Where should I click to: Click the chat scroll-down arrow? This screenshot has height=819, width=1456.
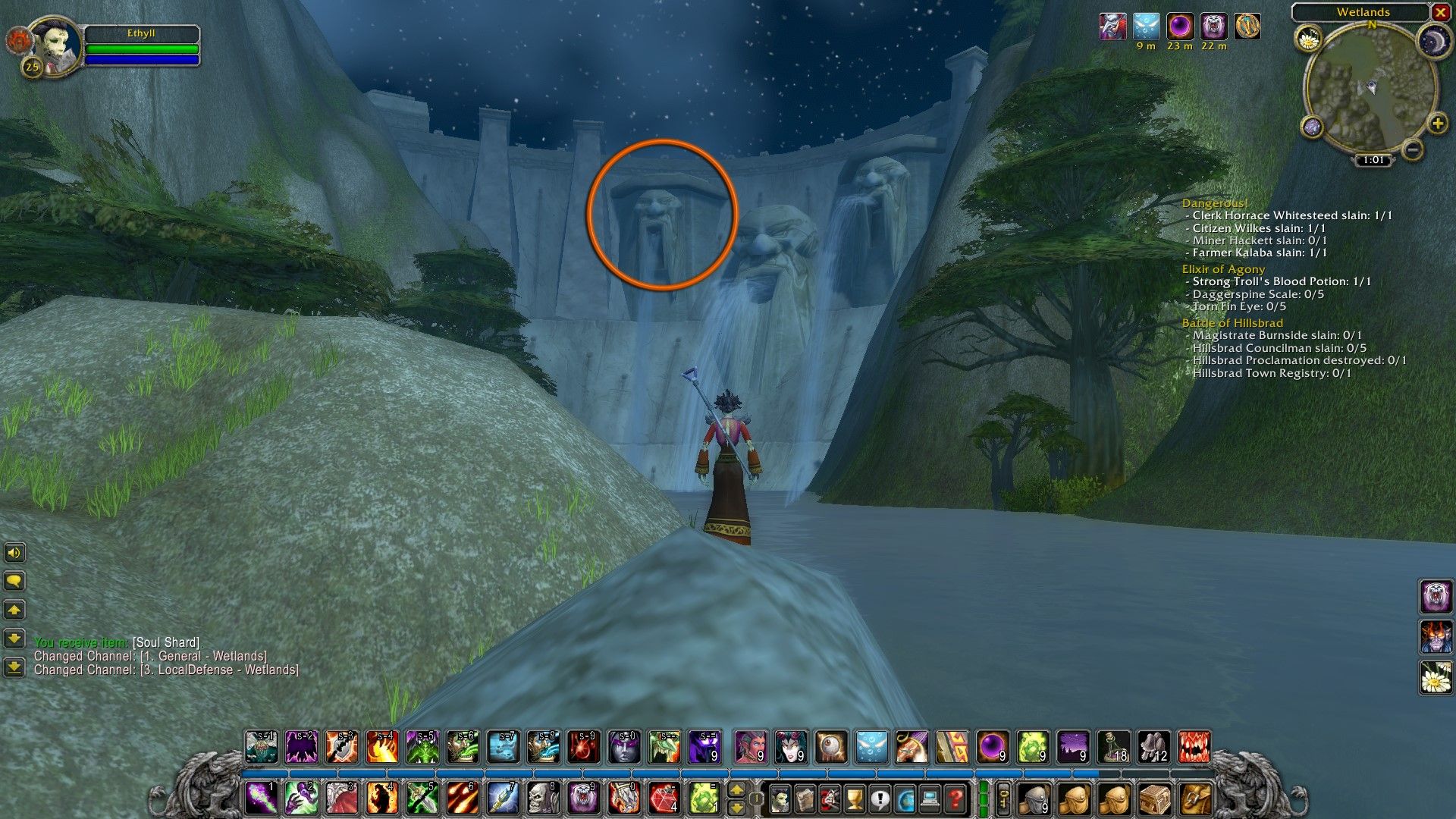point(14,638)
